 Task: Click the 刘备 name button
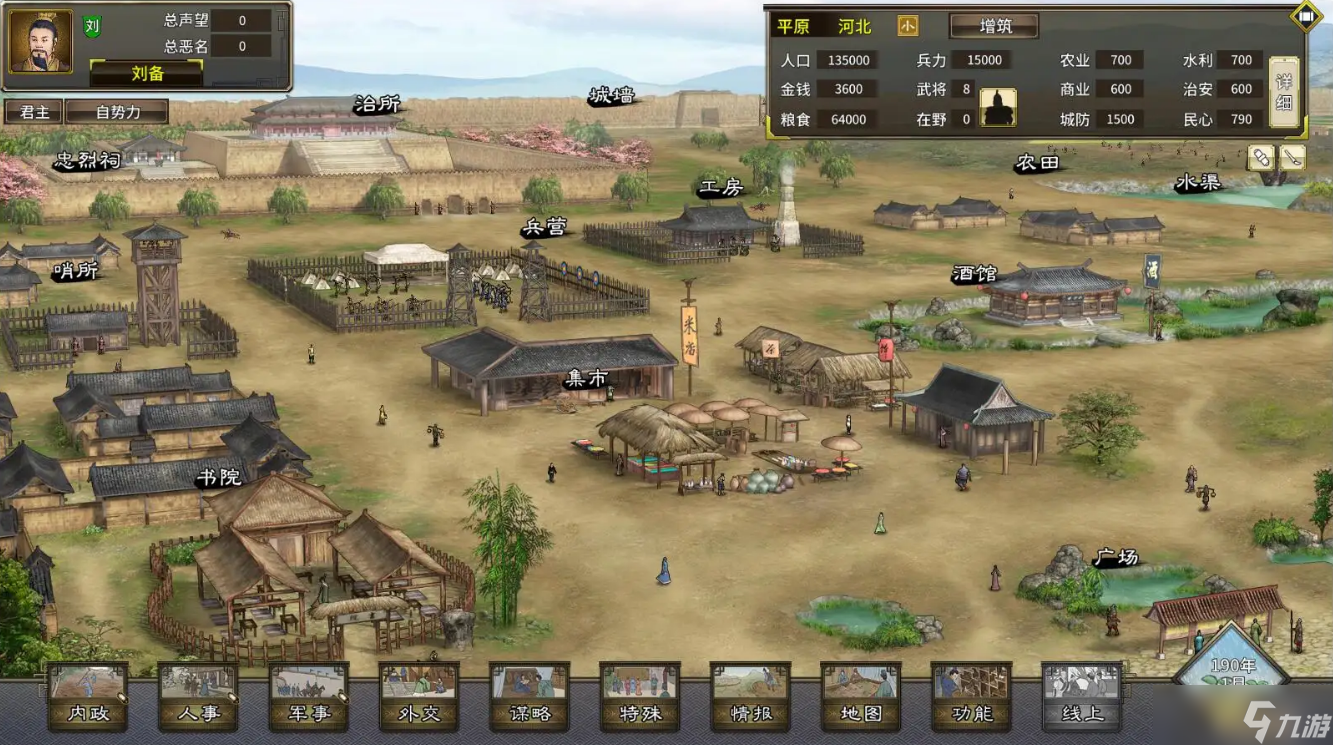pyautogui.click(x=146, y=73)
